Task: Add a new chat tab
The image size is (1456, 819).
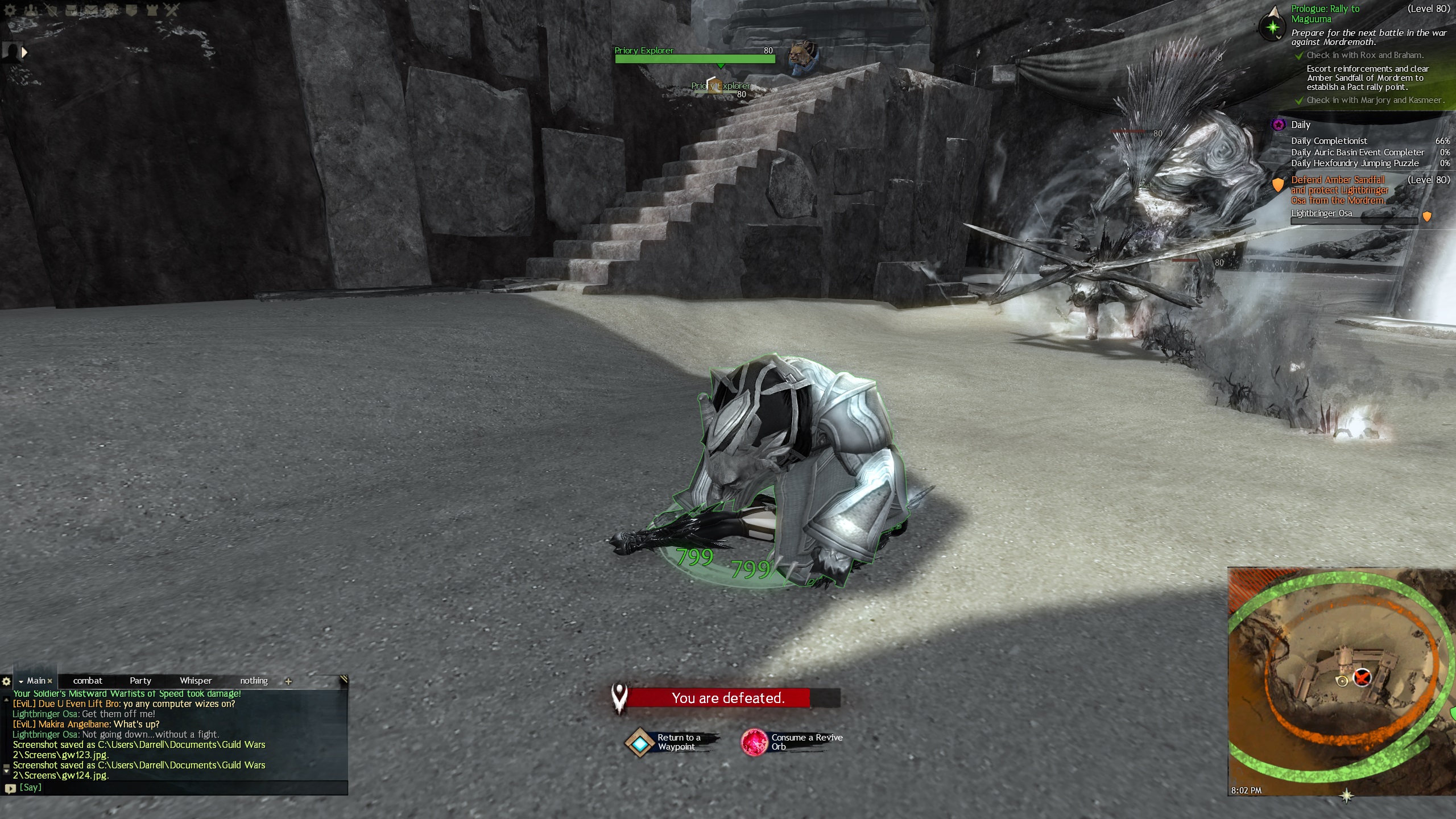Action: (x=288, y=681)
